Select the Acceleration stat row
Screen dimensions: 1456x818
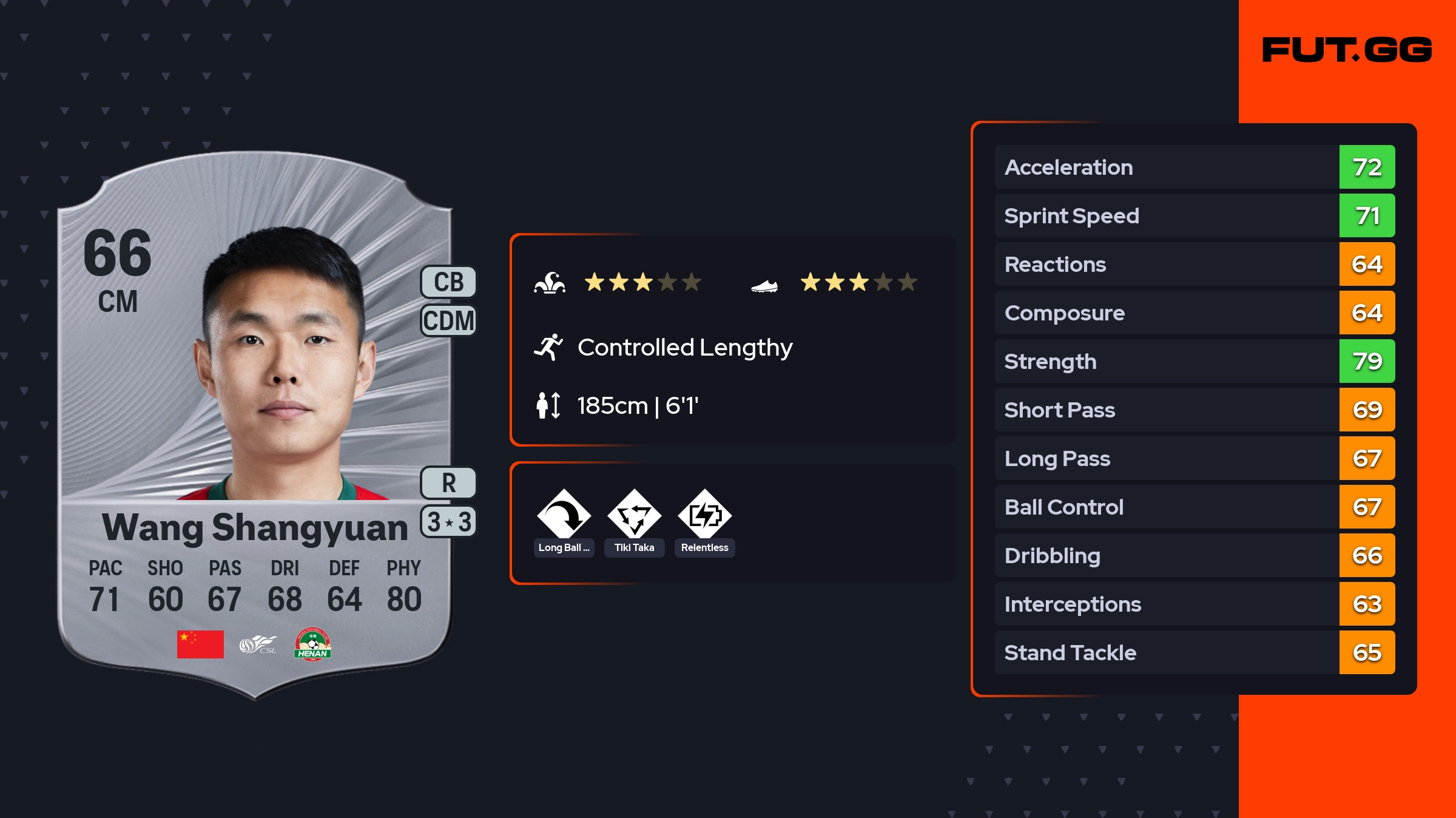pyautogui.click(x=1194, y=167)
